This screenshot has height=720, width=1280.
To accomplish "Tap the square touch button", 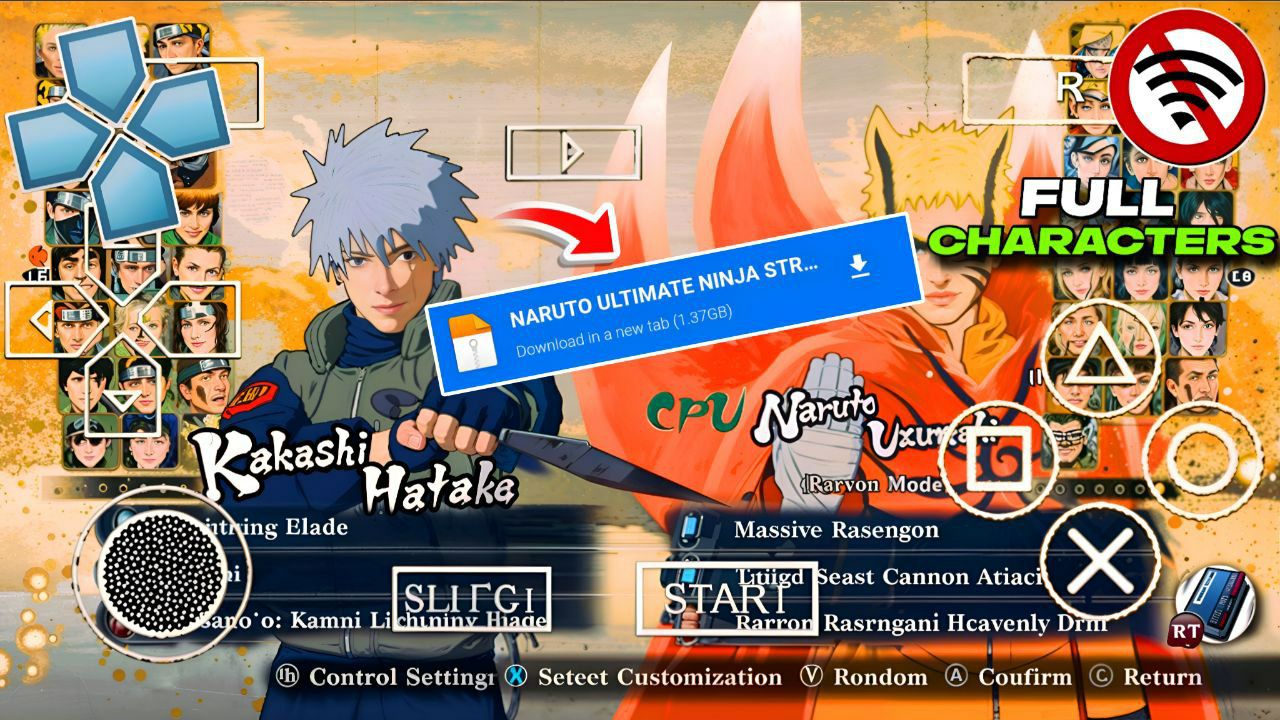I will coord(997,462).
